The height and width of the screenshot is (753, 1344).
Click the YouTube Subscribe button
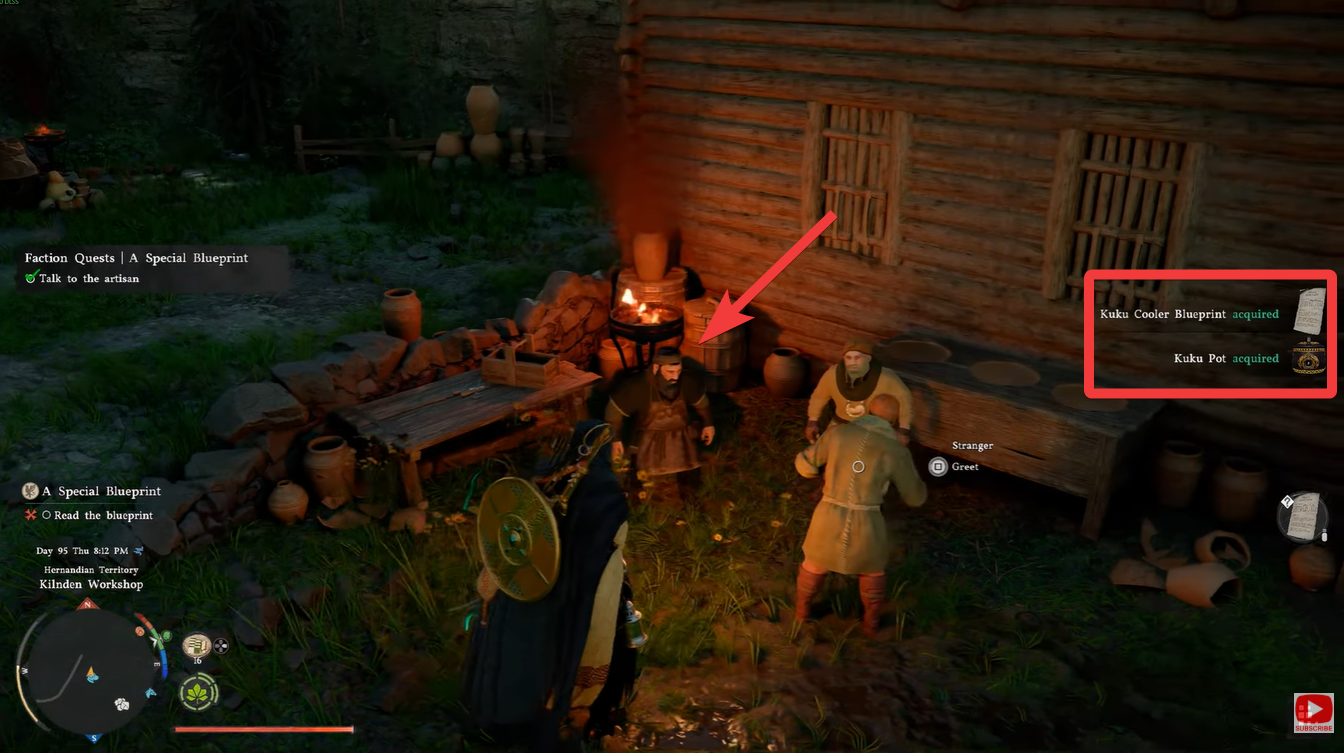[1313, 713]
